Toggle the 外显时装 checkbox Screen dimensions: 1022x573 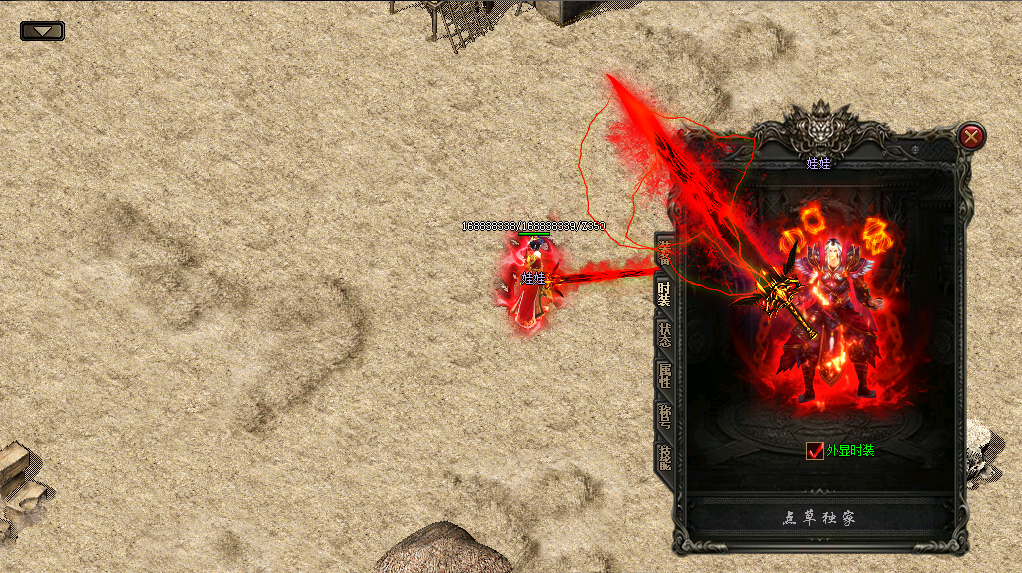814,451
